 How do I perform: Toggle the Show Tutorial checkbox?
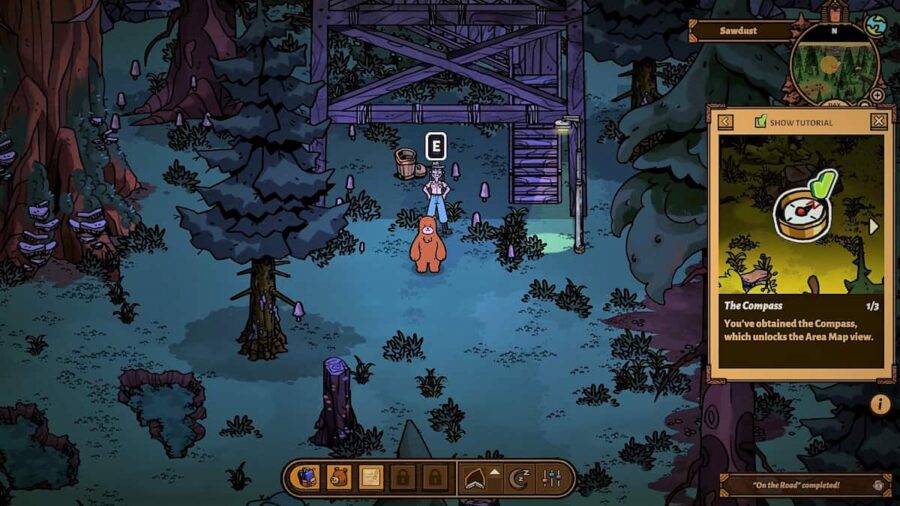tap(761, 122)
